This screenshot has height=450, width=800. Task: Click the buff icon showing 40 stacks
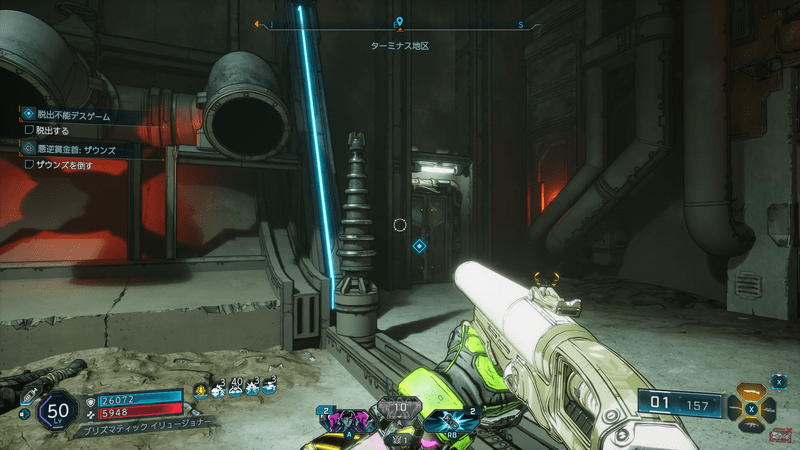pyautogui.click(x=236, y=387)
